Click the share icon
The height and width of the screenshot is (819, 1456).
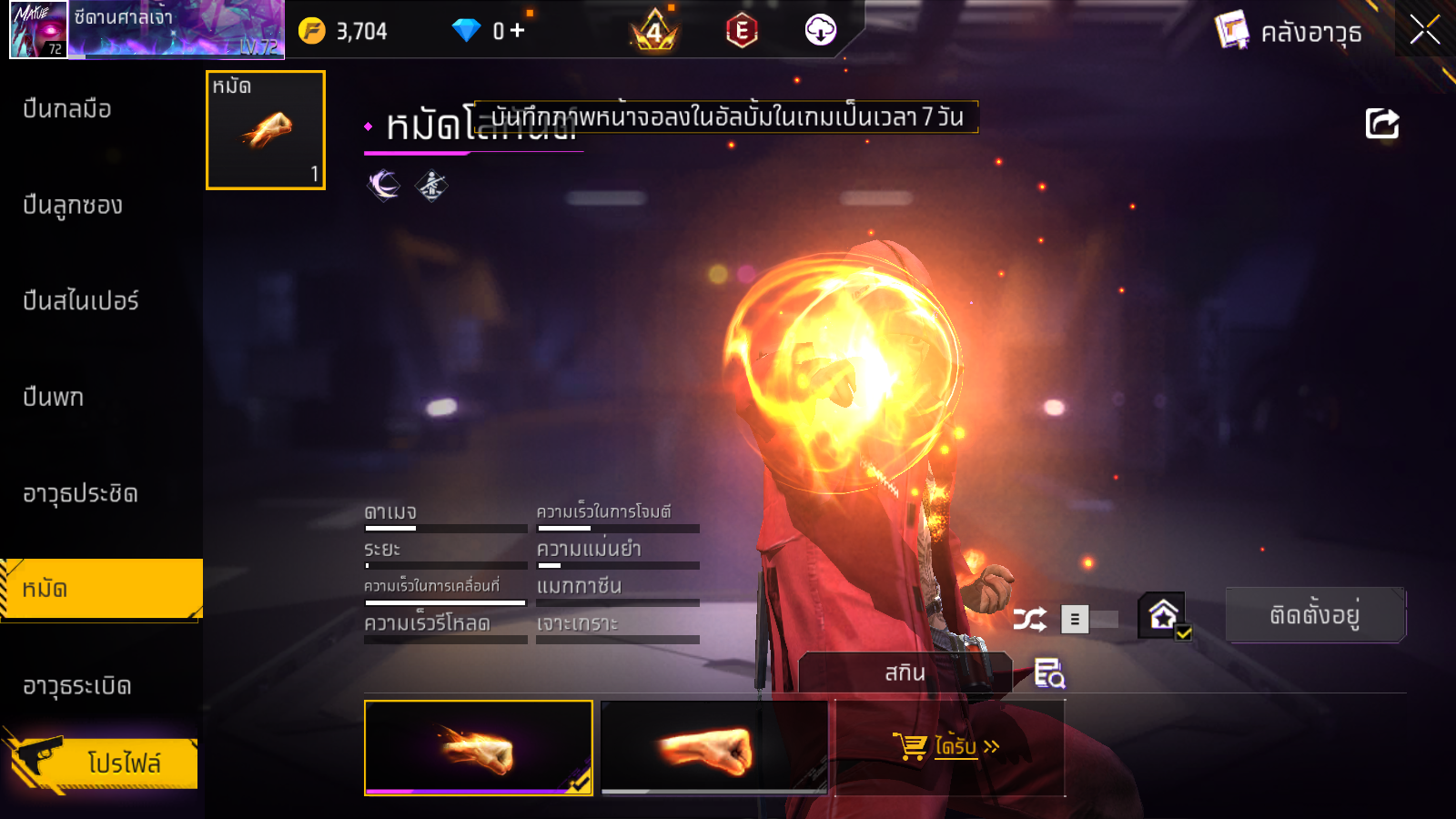[x=1381, y=124]
